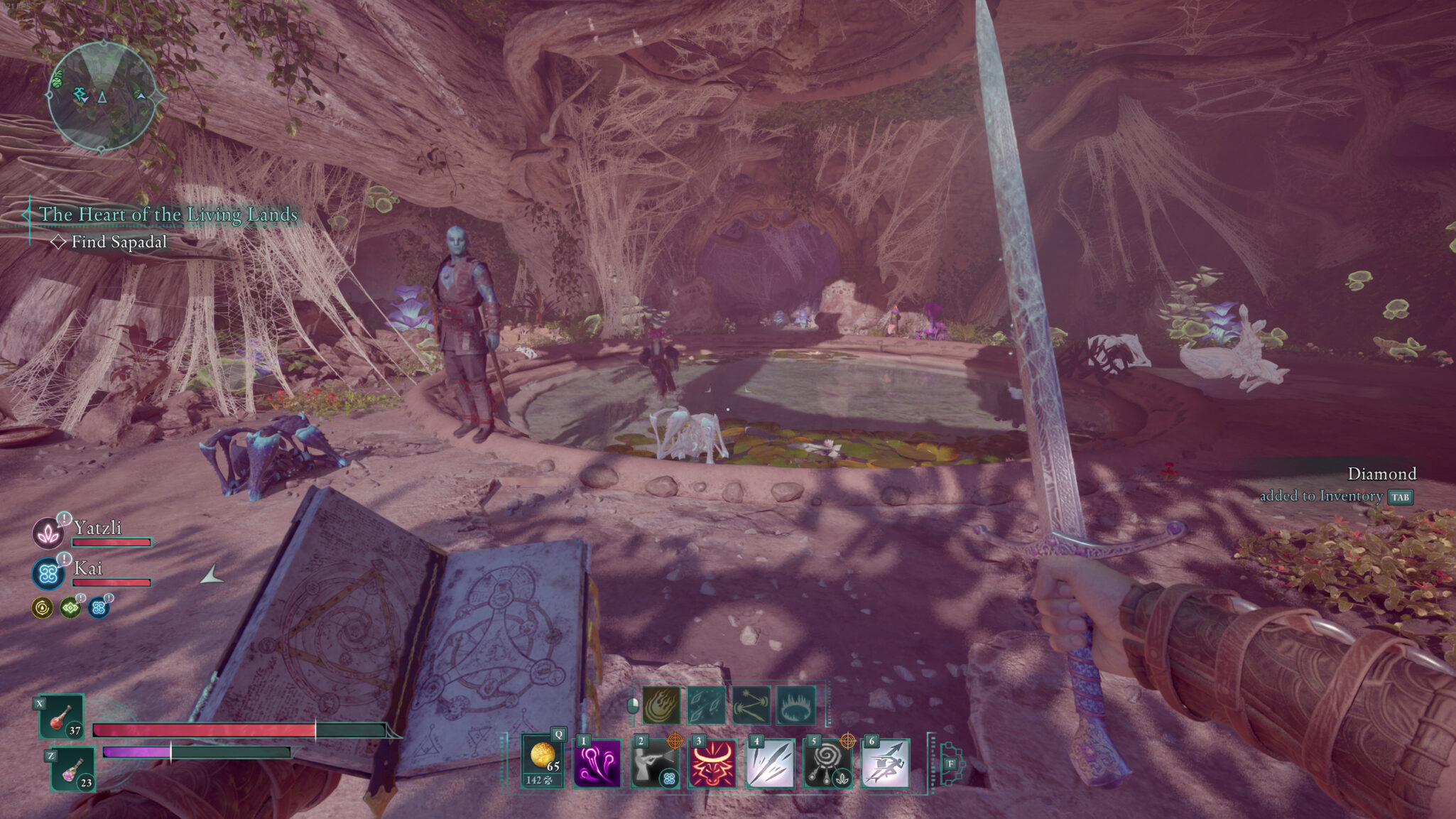Use the pink essence potion slot

click(x=73, y=769)
